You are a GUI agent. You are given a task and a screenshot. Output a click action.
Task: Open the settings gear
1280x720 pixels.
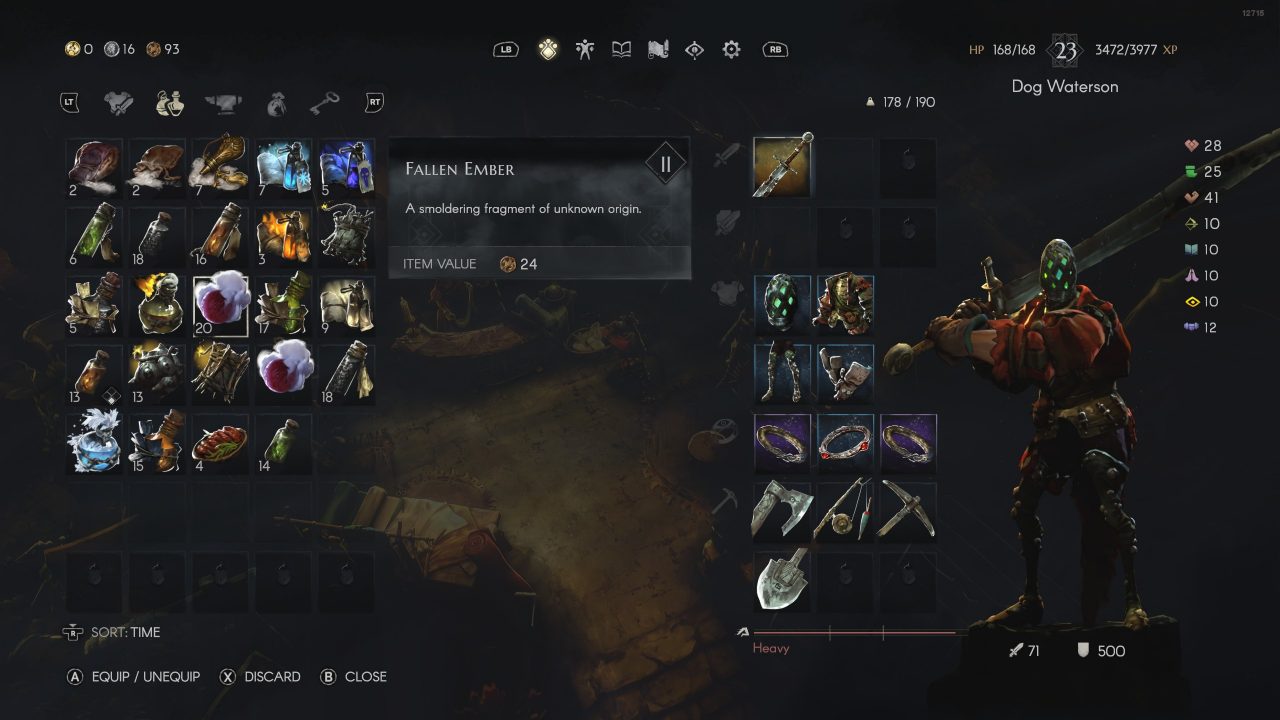point(731,49)
